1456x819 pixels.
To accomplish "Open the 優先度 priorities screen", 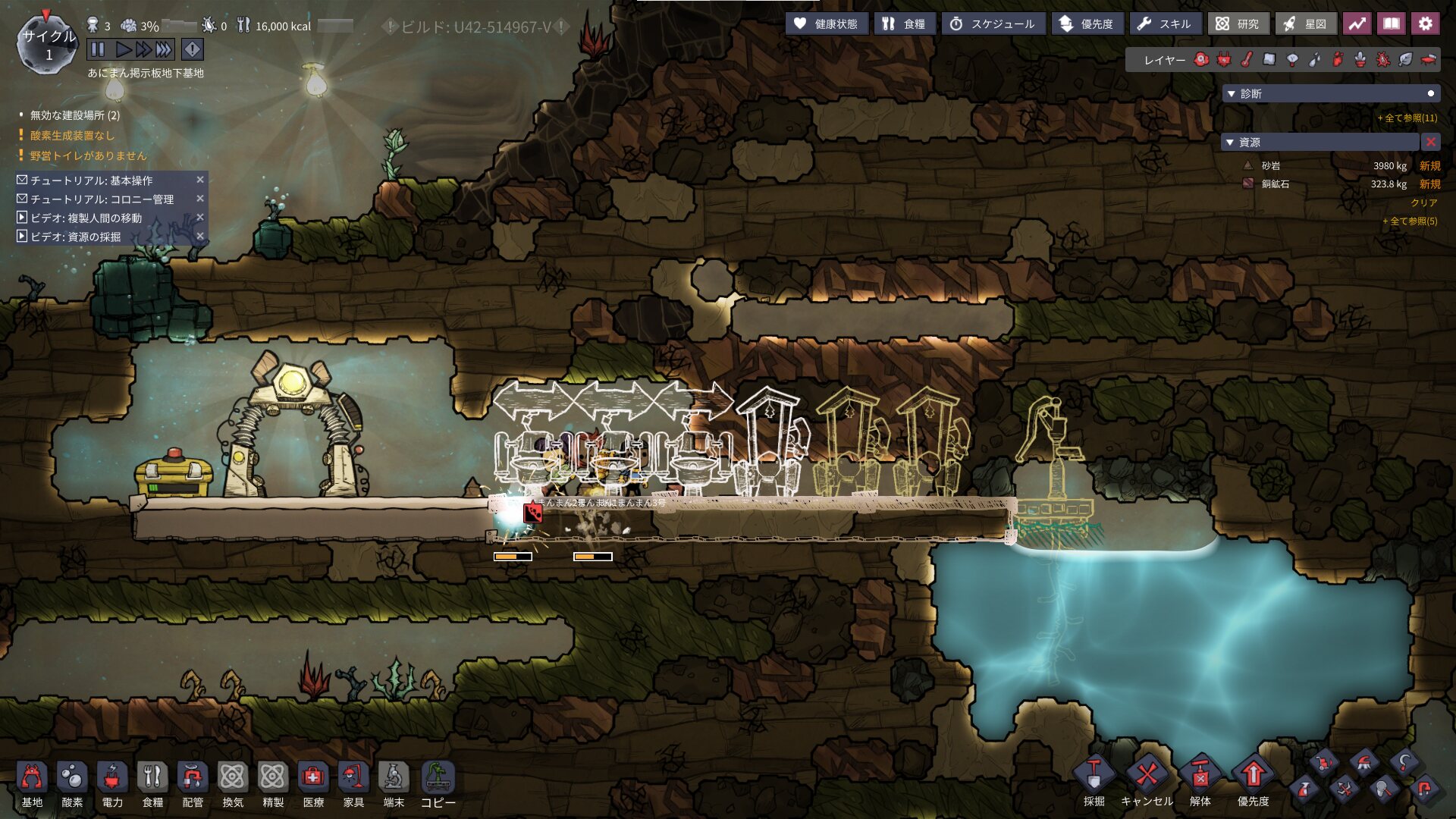I will click(x=1087, y=24).
